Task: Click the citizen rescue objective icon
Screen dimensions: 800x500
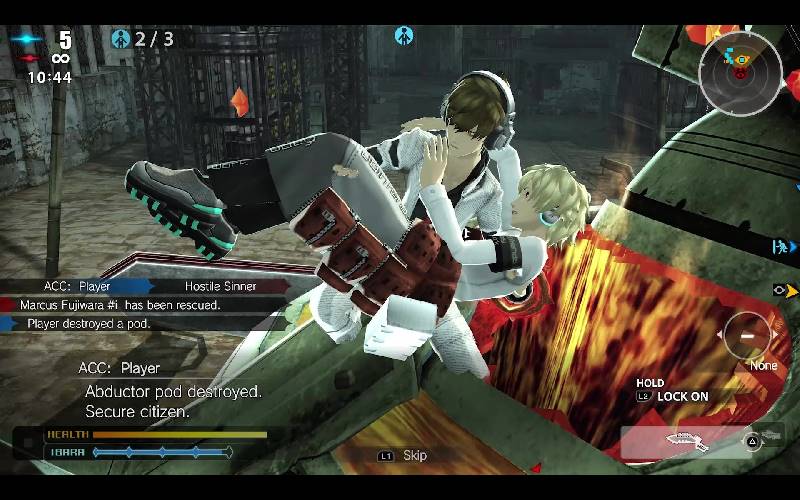Action: coord(121,39)
